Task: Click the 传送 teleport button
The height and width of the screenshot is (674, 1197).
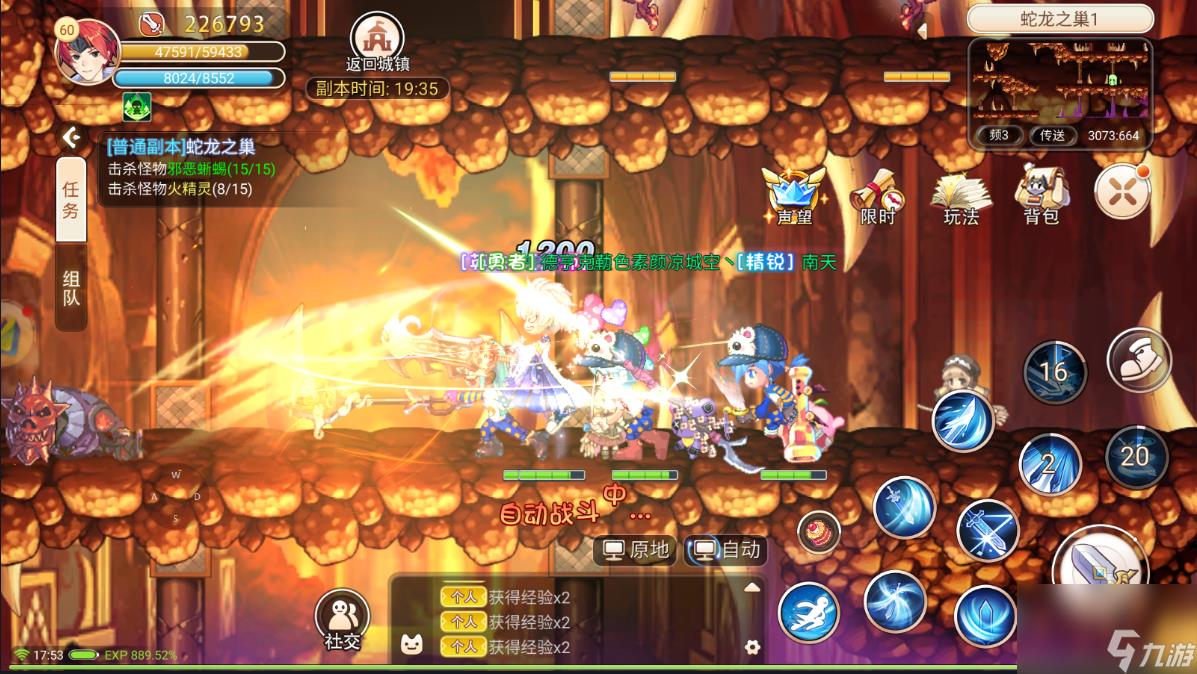Action: (x=1052, y=135)
